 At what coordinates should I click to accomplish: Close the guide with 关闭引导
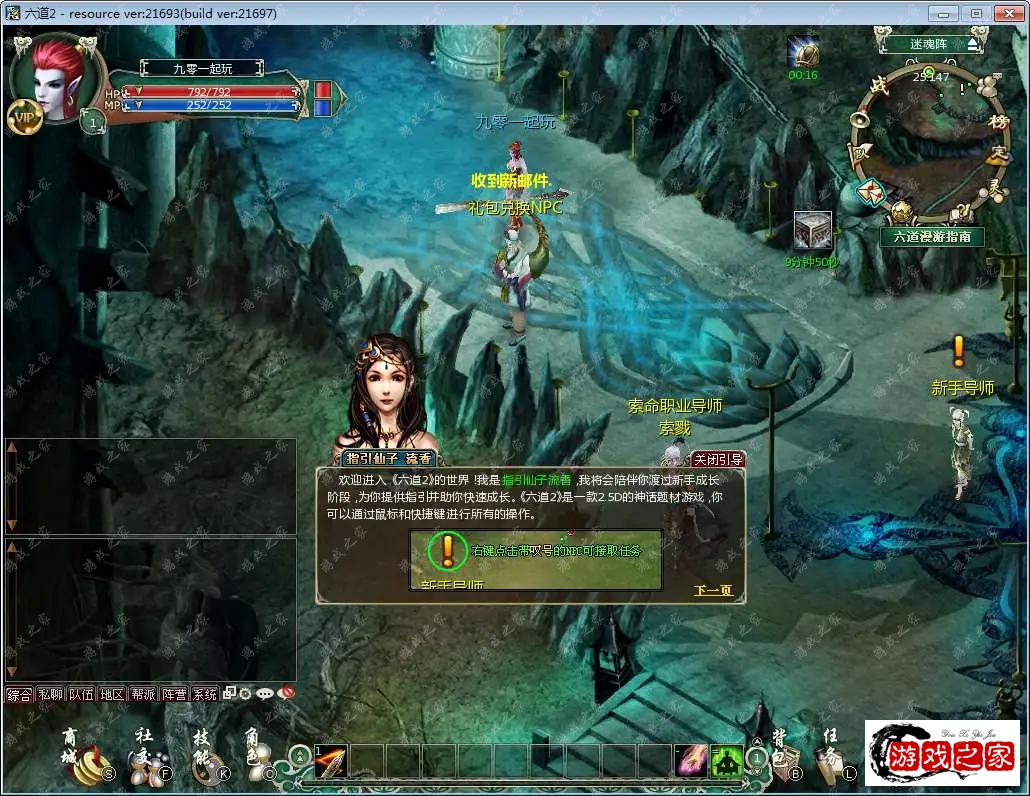coord(718,459)
